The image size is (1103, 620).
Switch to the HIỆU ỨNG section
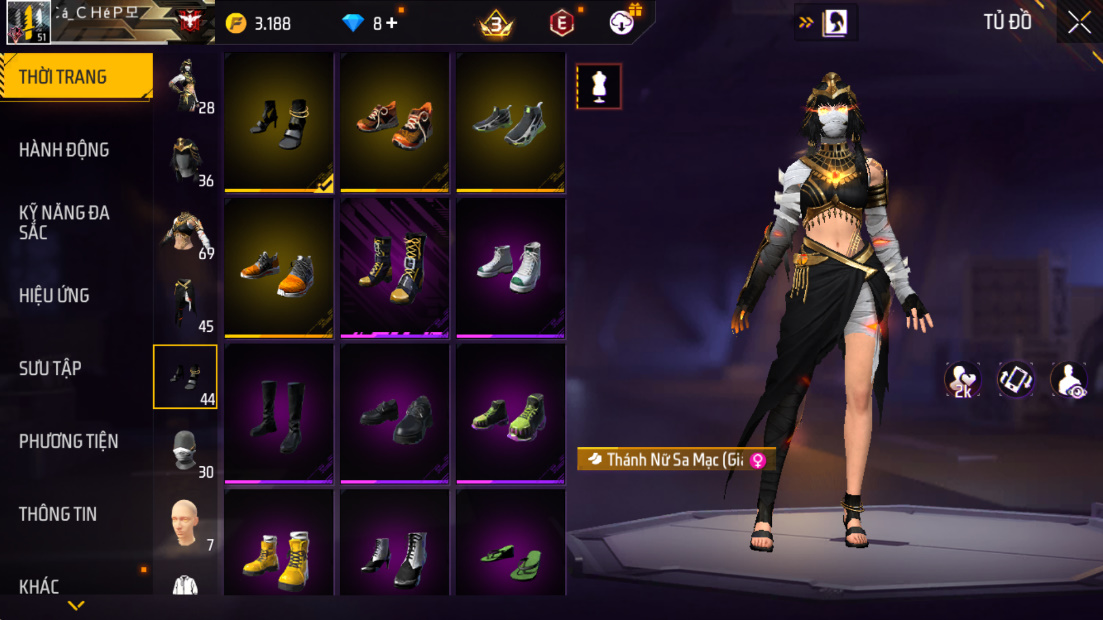point(54,296)
